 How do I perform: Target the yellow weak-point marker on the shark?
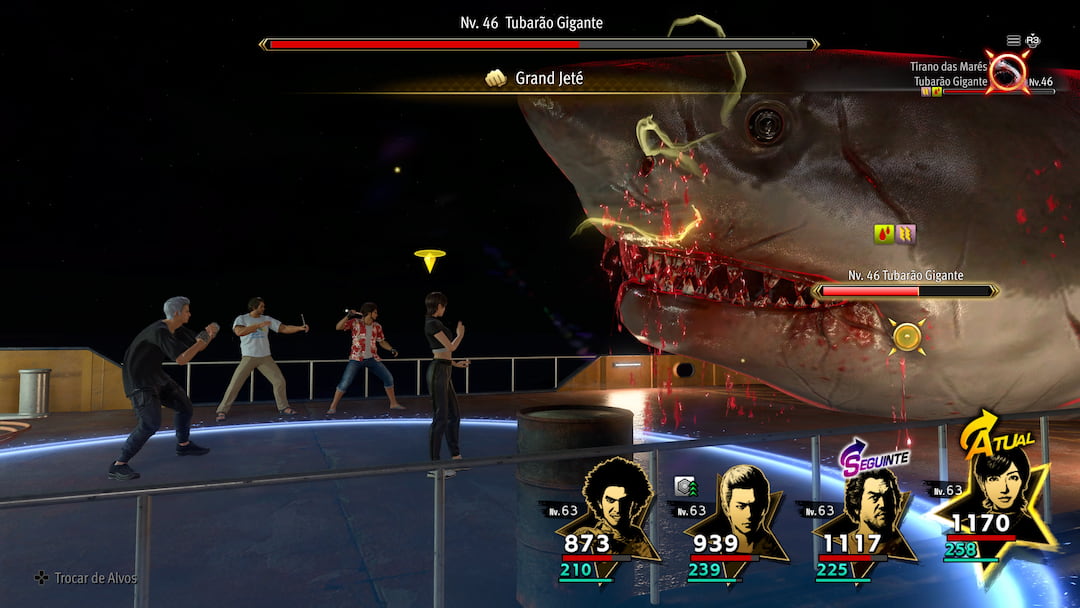click(907, 336)
